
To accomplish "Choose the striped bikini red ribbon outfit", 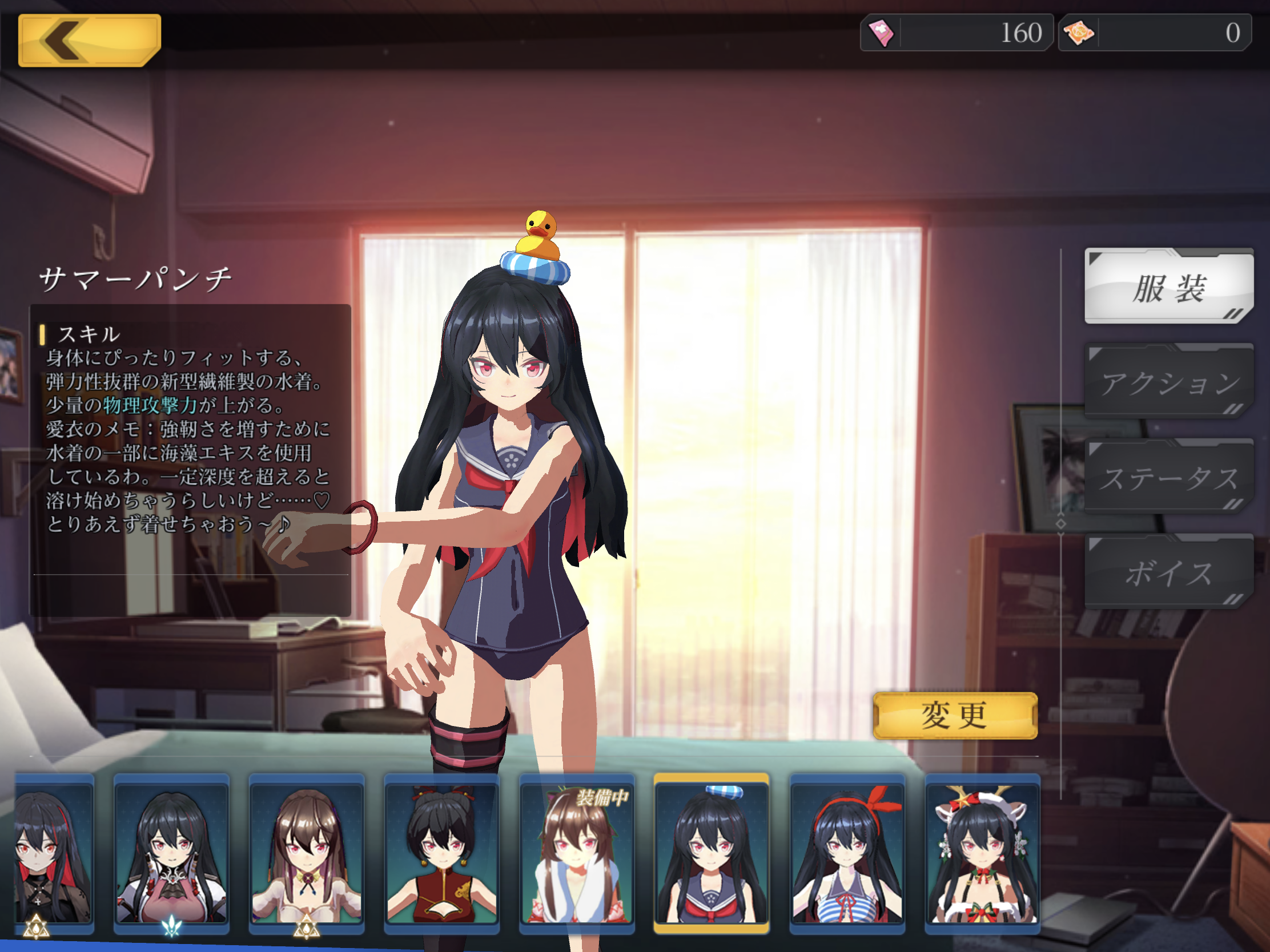I will [x=847, y=853].
